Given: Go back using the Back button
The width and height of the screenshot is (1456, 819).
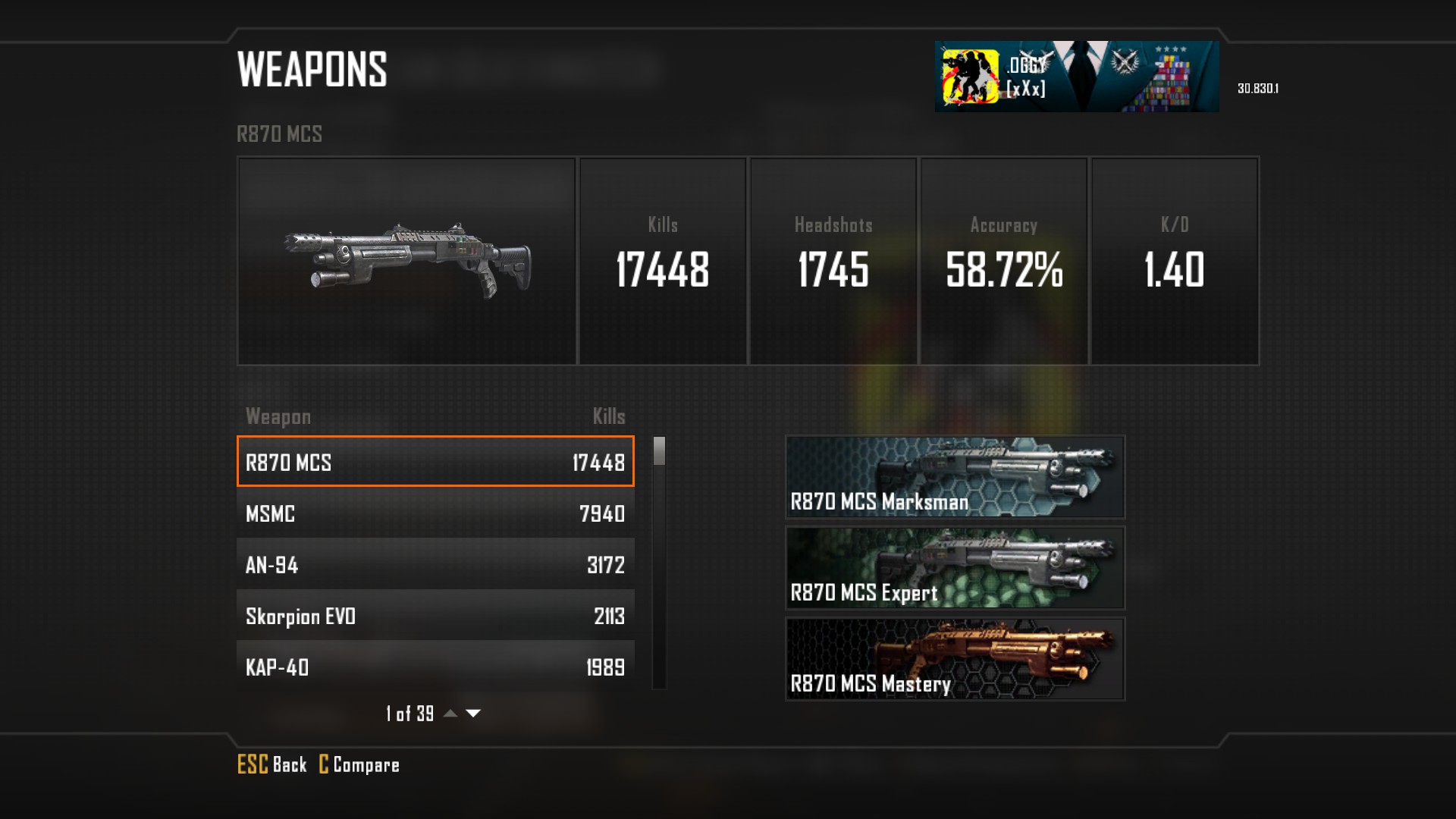Looking at the screenshot, I should click(272, 764).
